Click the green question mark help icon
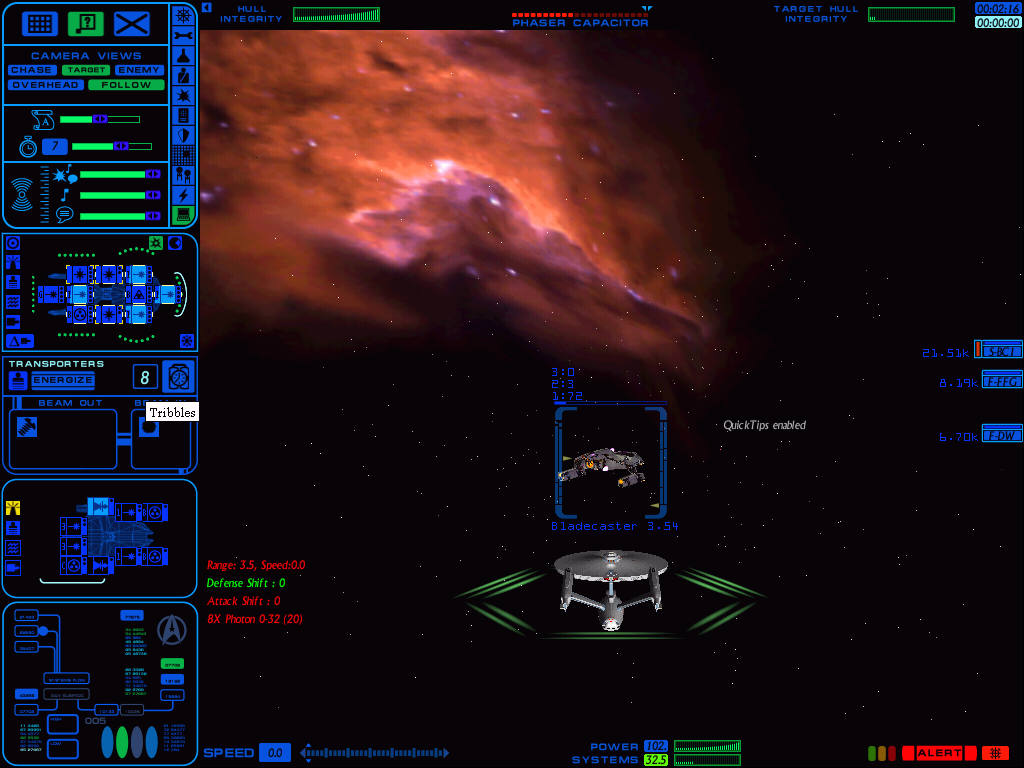This screenshot has height=768, width=1024. click(85, 24)
